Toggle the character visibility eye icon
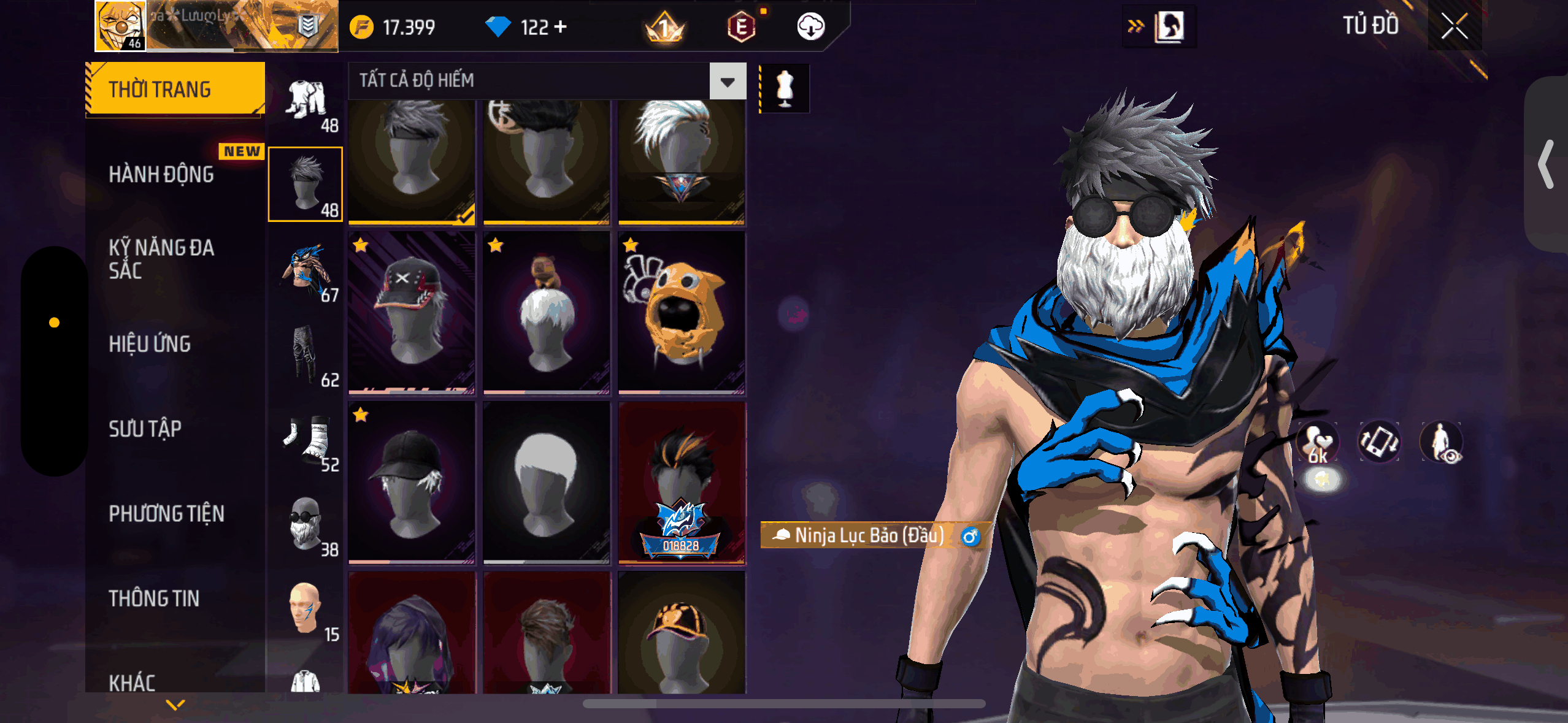The height and width of the screenshot is (723, 1568). [1441, 442]
